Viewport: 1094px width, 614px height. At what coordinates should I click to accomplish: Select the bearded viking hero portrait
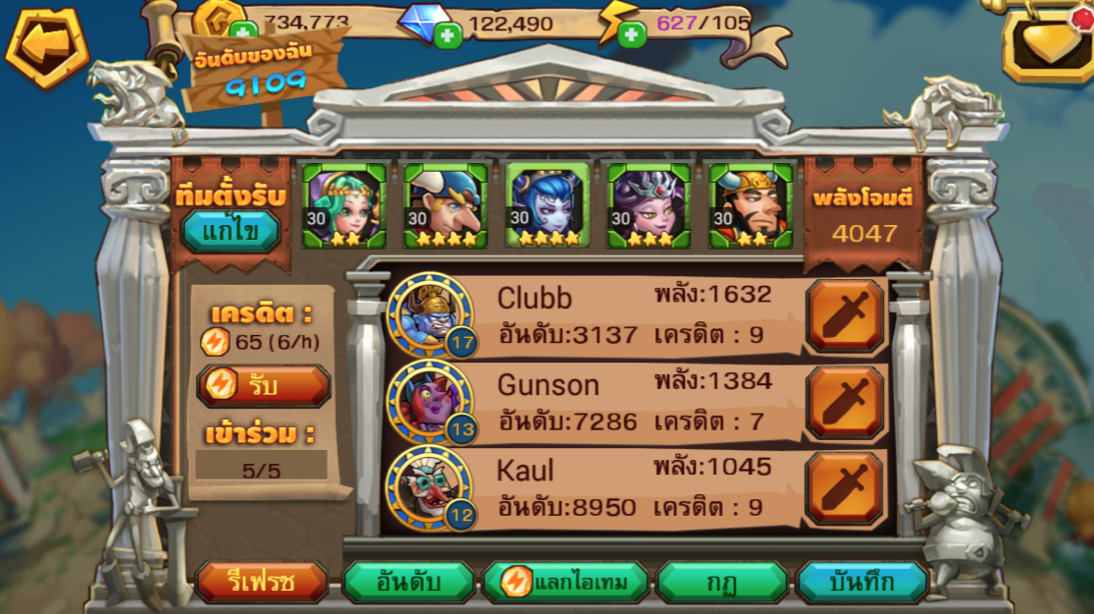point(752,206)
